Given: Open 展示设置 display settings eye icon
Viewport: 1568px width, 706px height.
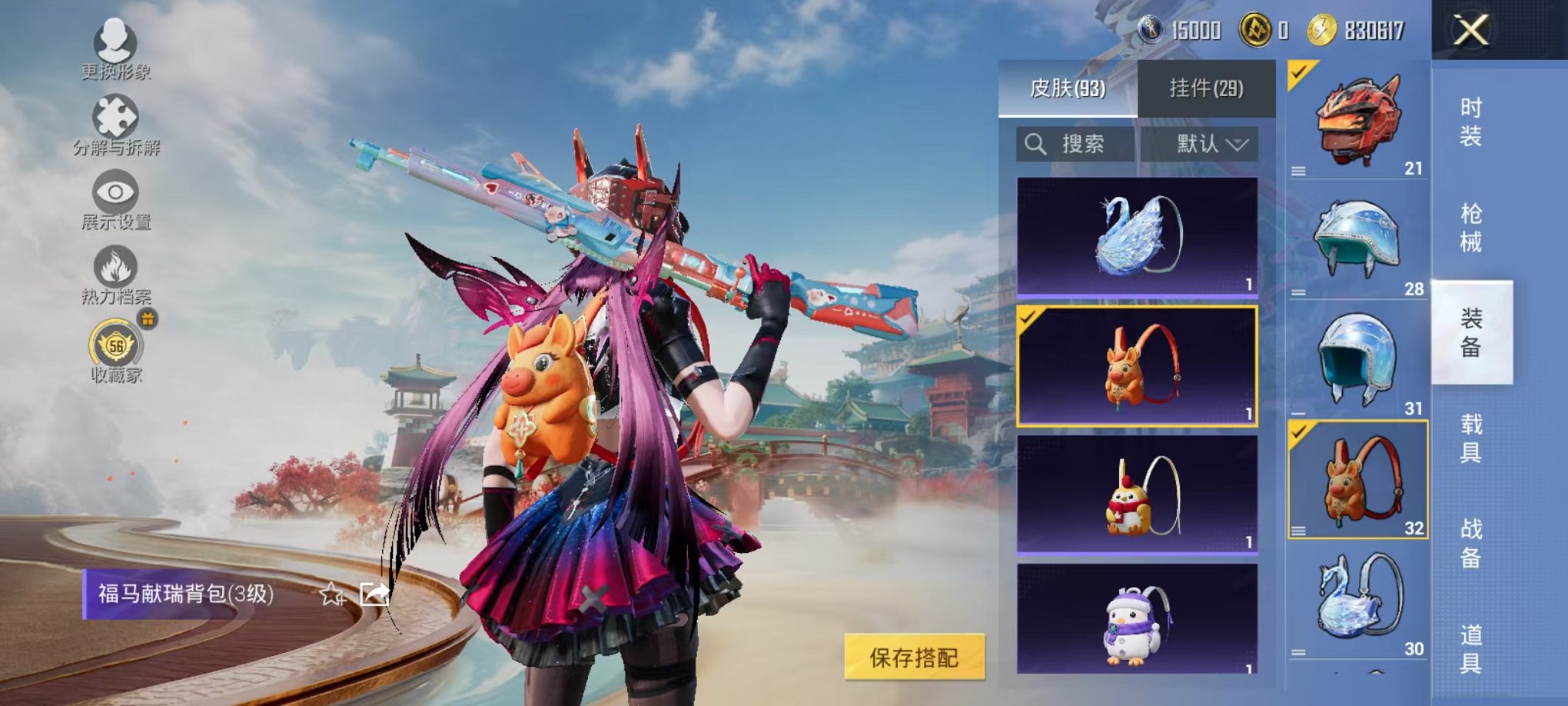Looking at the screenshot, I should pos(115,192).
